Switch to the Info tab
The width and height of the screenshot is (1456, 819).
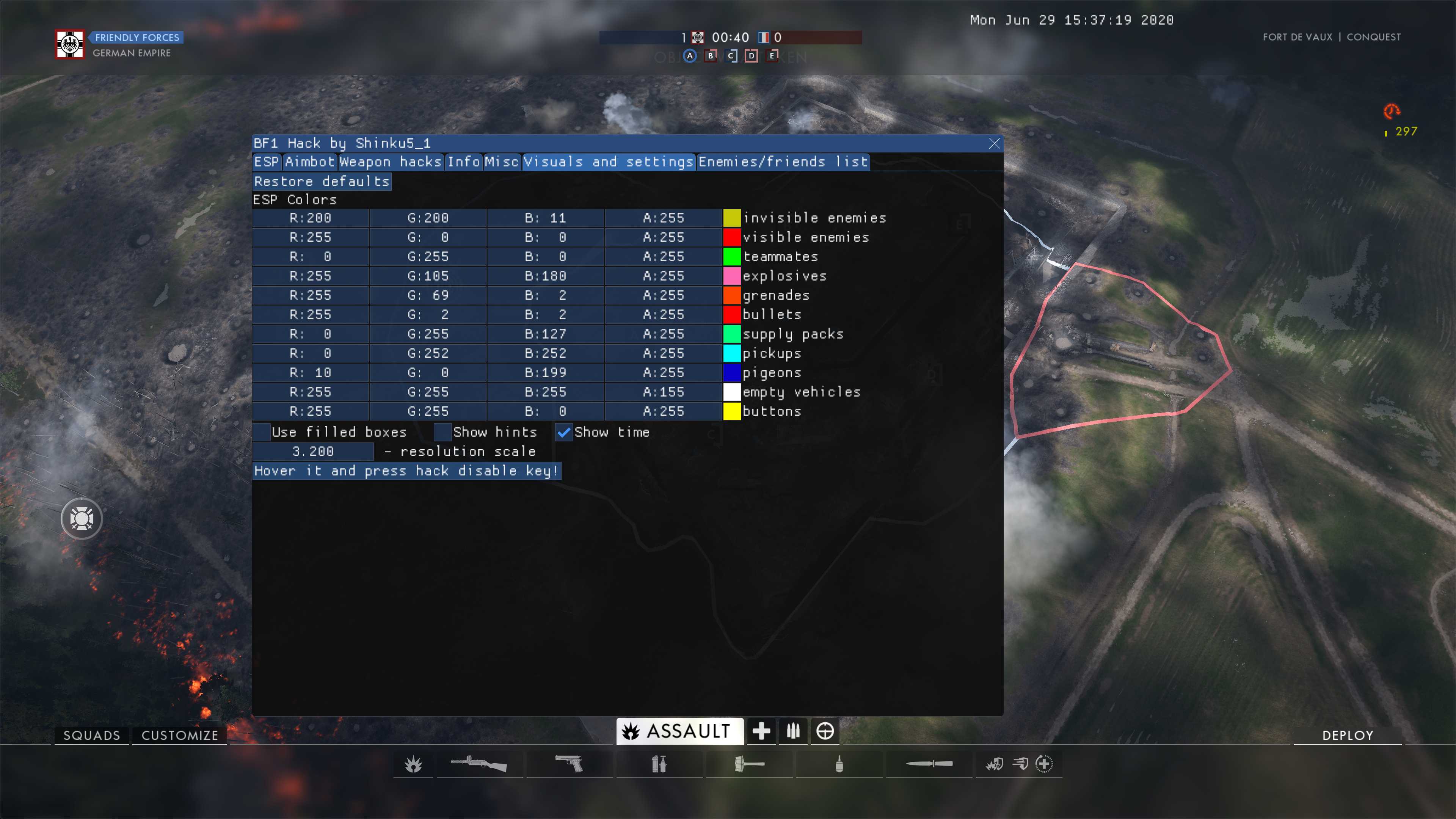click(463, 162)
